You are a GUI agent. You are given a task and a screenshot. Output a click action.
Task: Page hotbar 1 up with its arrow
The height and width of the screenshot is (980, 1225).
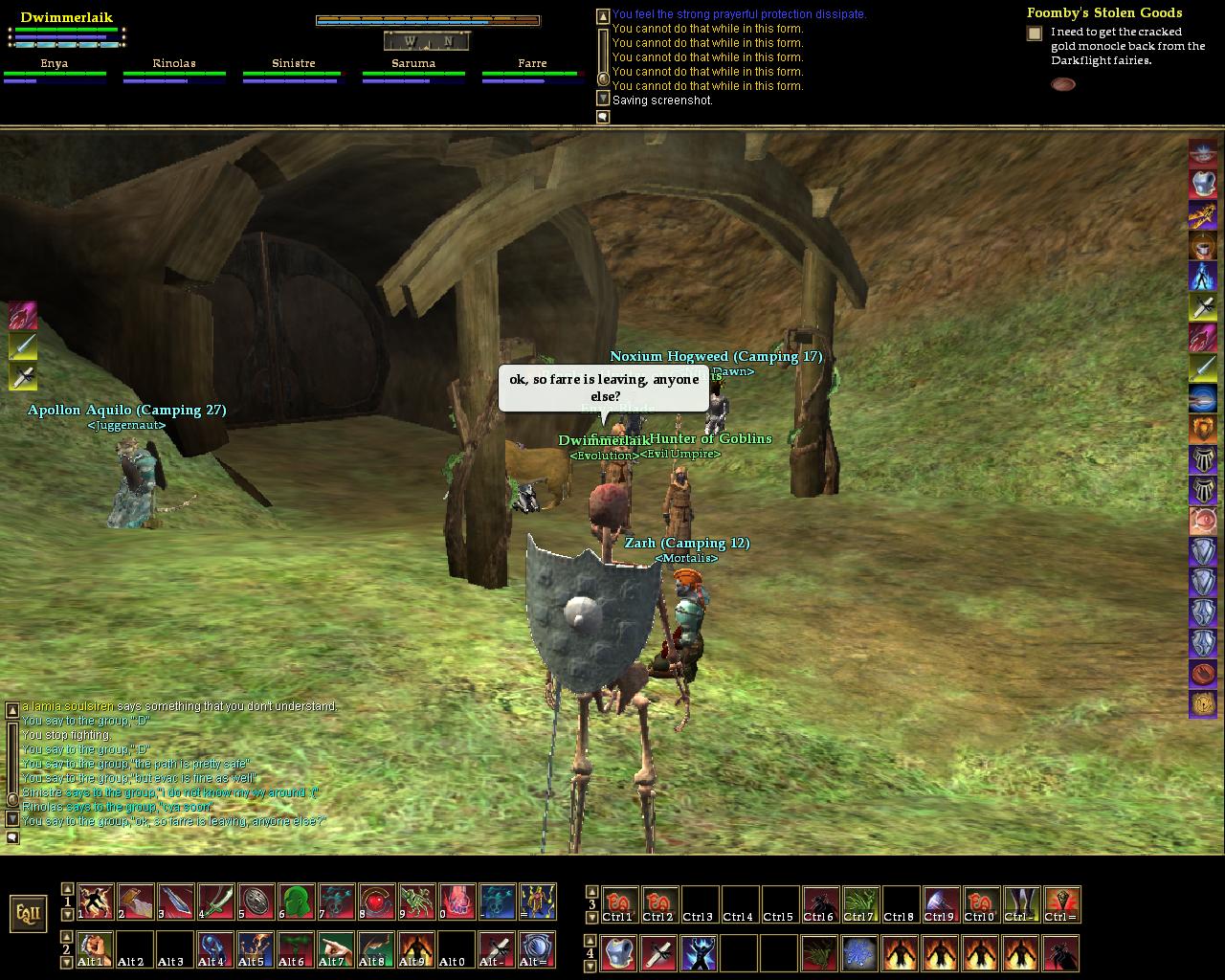pyautogui.click(x=67, y=889)
